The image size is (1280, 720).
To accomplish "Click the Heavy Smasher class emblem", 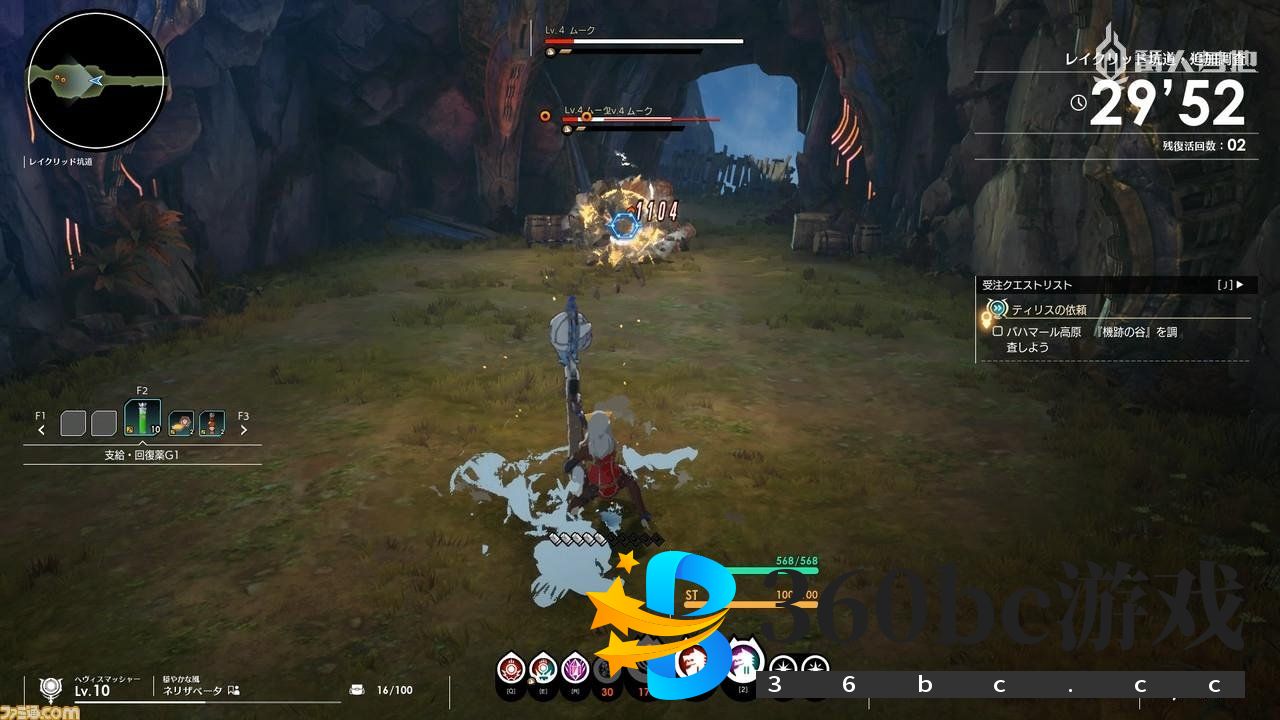I will pyautogui.click(x=50, y=688).
